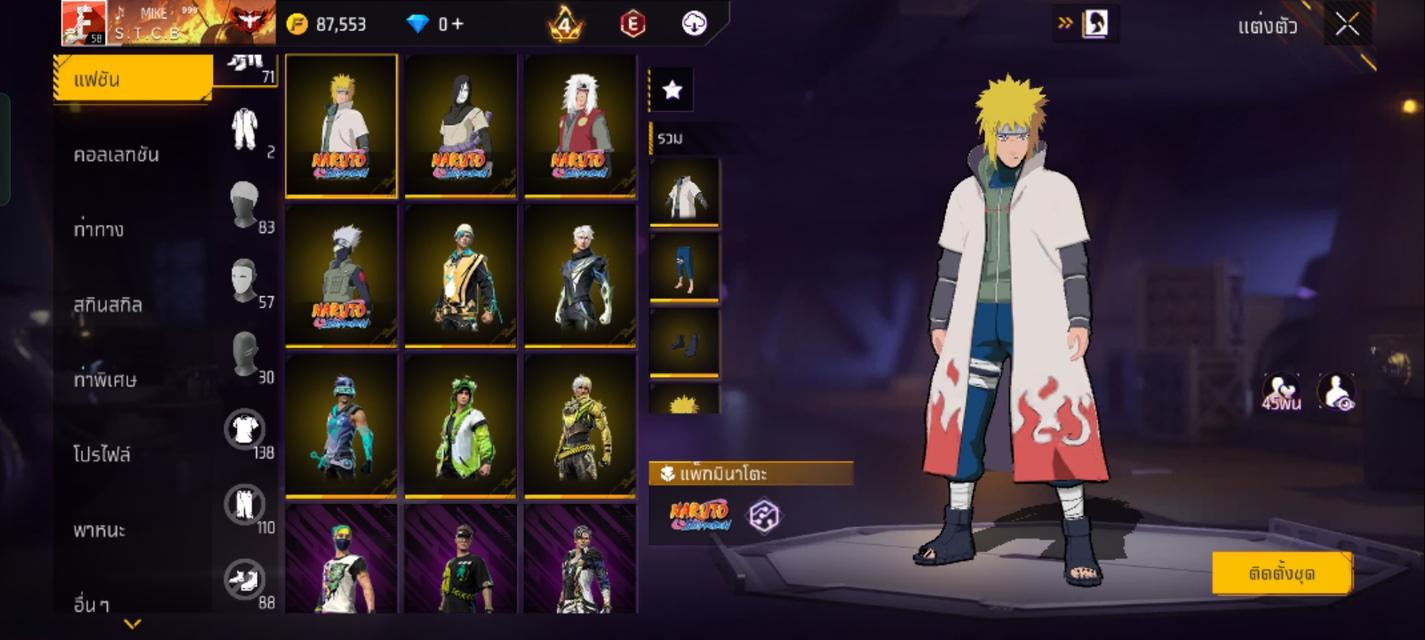The height and width of the screenshot is (640, 1425).
Task: Select the white cloak top piece
Action: [x=684, y=192]
